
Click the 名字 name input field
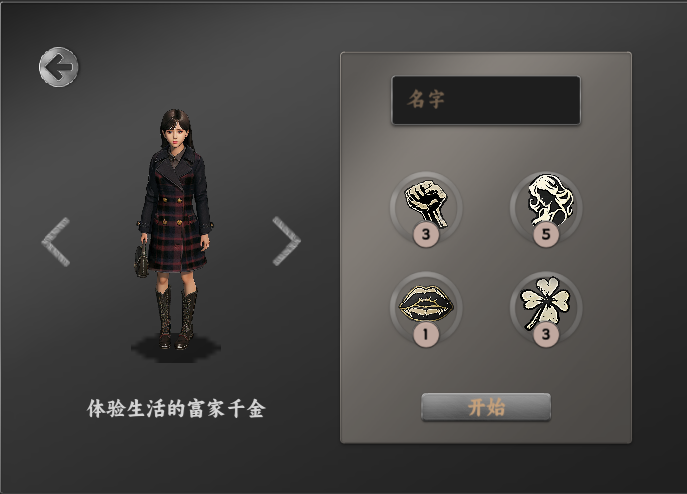point(485,100)
